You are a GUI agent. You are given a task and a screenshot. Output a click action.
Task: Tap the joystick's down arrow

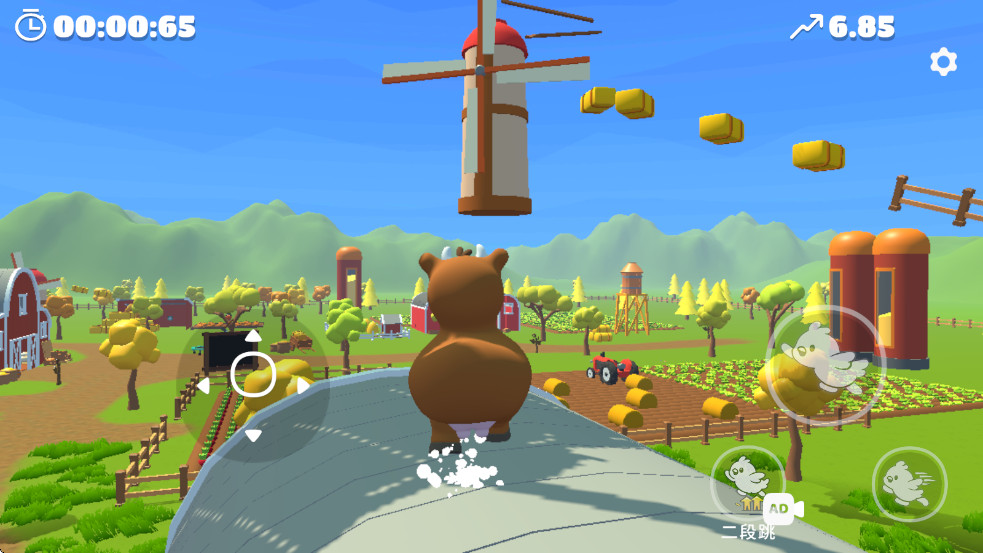(253, 435)
